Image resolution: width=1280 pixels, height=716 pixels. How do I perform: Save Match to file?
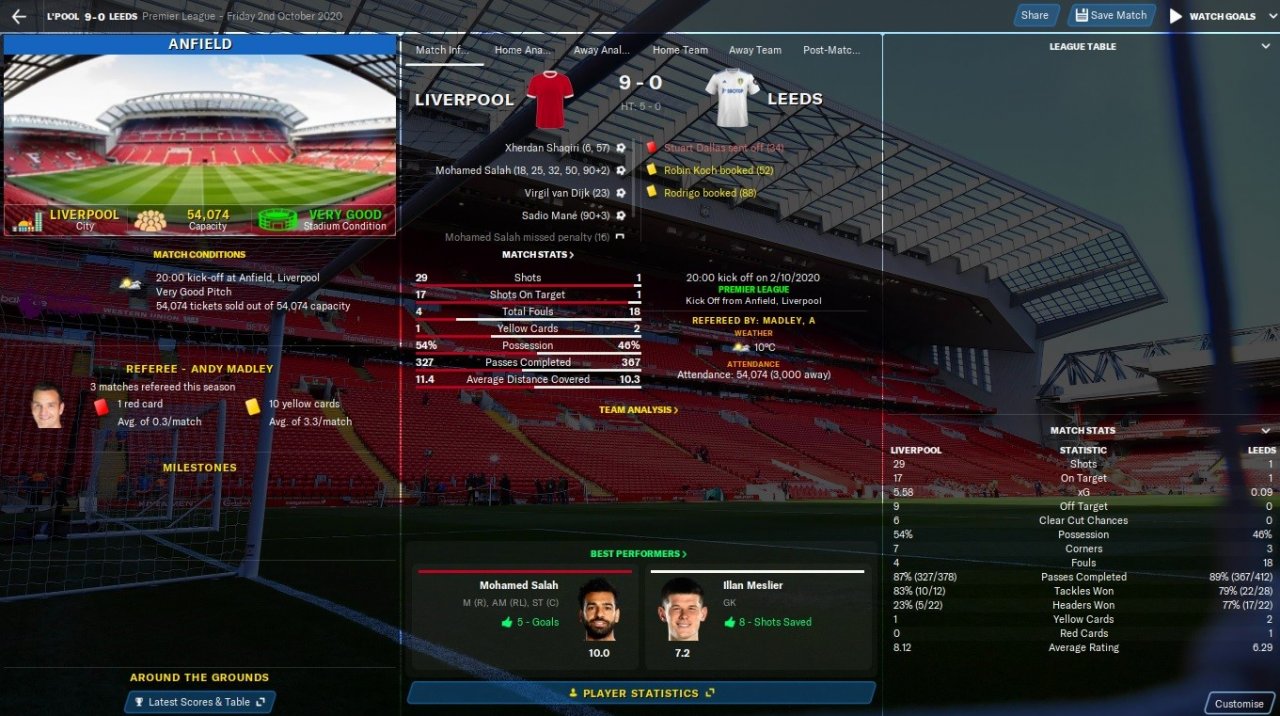point(1110,15)
